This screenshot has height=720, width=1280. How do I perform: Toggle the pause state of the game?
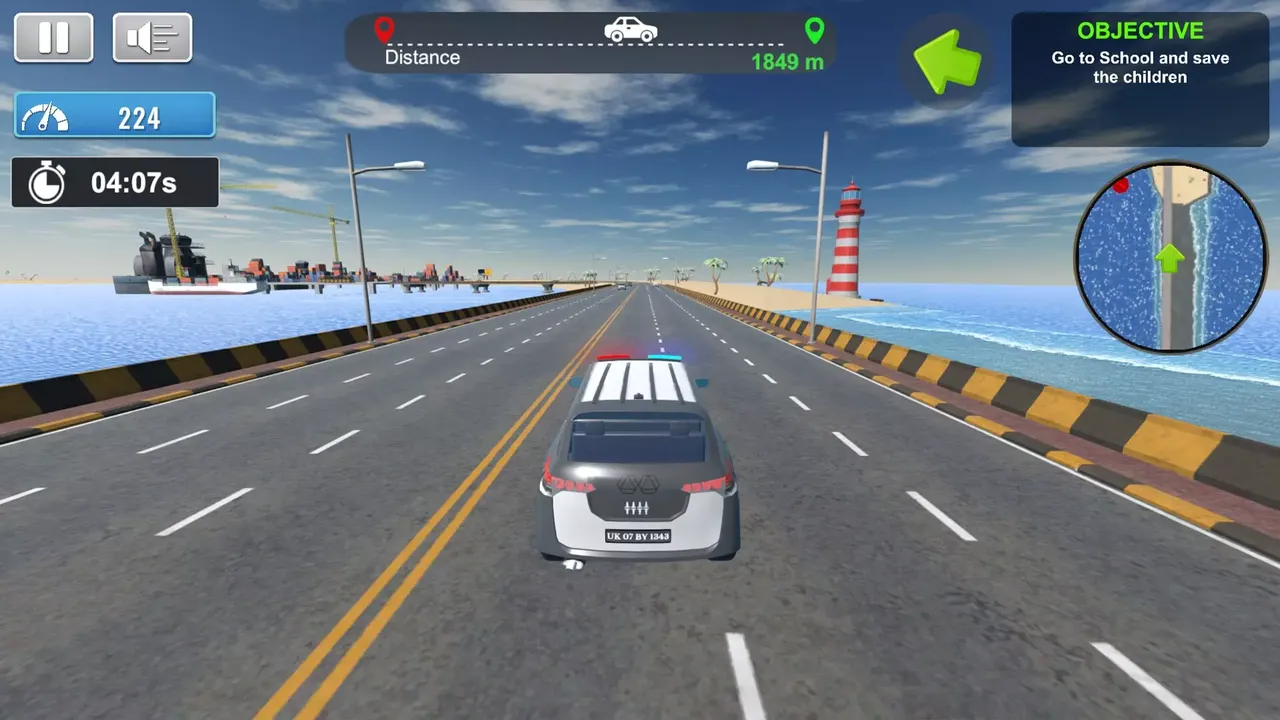54,38
